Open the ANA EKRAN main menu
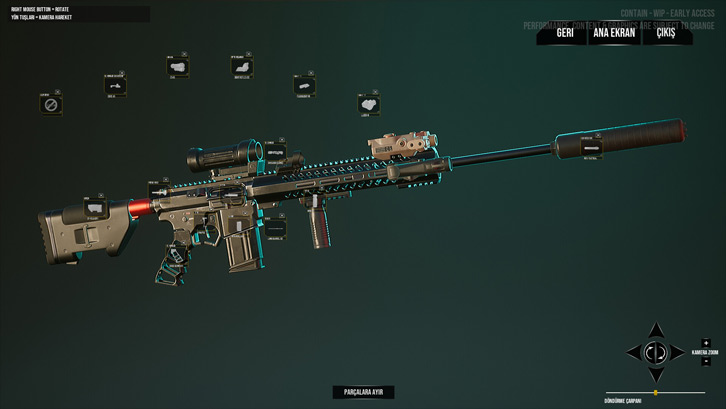Screen dimensions: 726x409 [614, 33]
